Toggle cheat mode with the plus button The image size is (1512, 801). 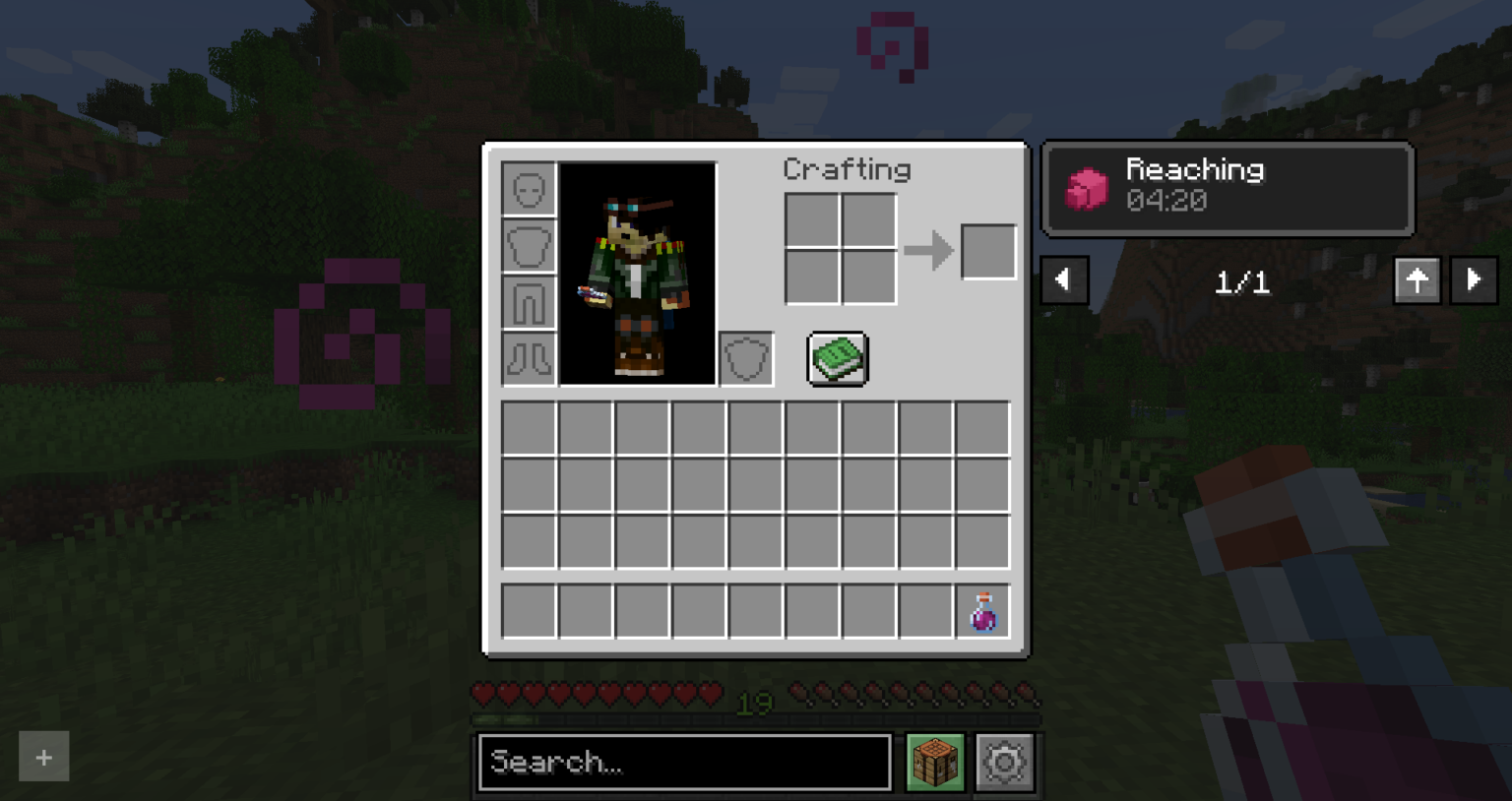[43, 757]
